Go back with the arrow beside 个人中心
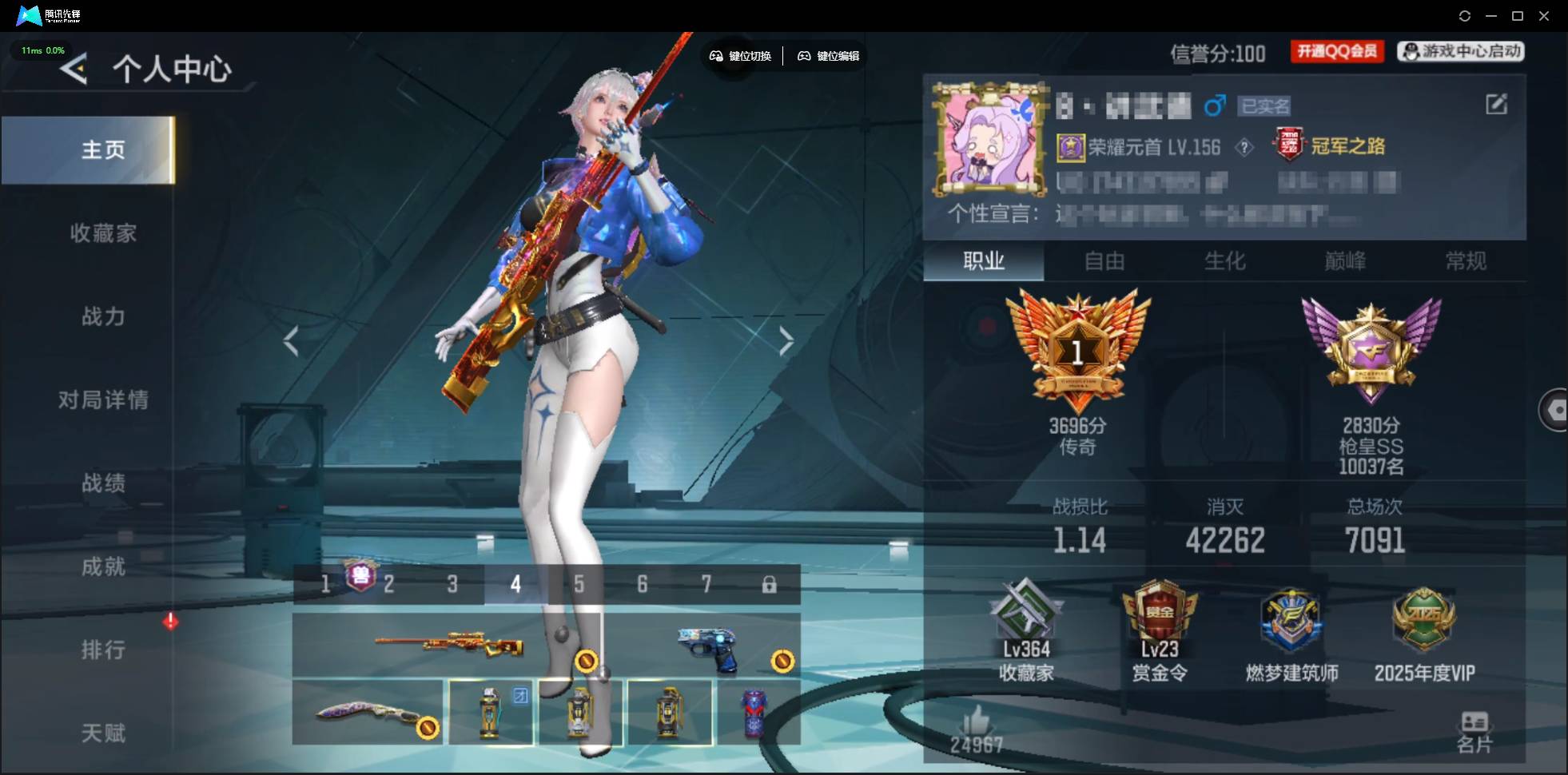1568x775 pixels. click(x=74, y=70)
